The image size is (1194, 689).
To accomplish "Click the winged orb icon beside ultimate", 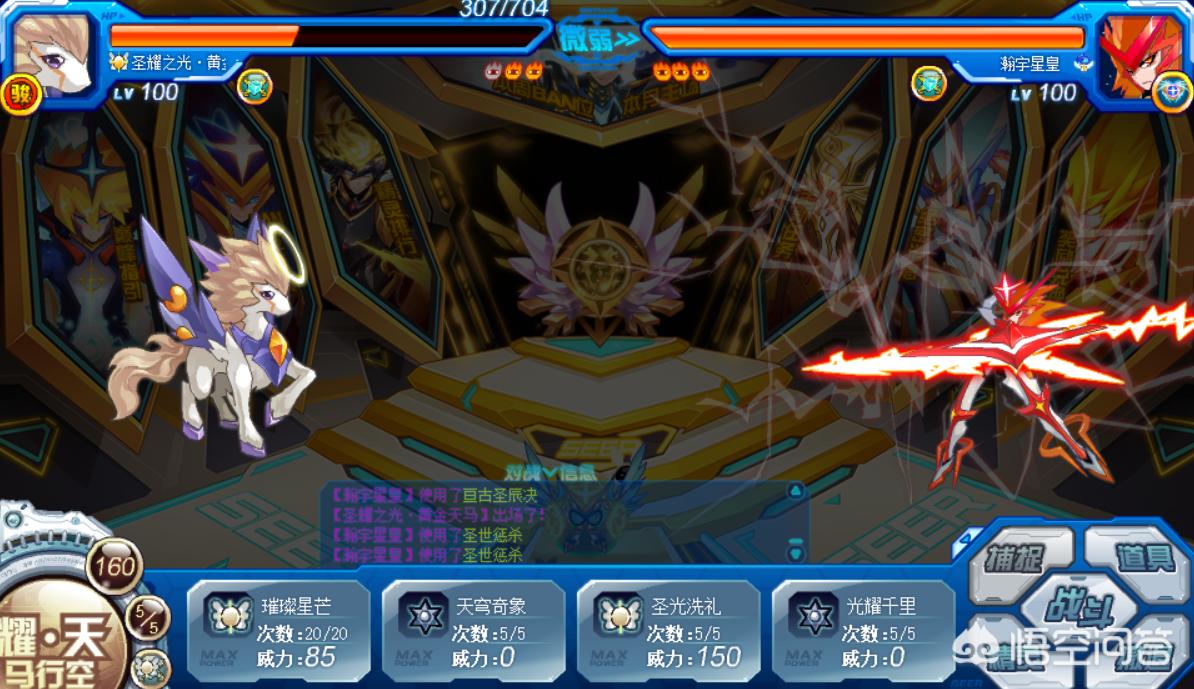I will point(151,666).
